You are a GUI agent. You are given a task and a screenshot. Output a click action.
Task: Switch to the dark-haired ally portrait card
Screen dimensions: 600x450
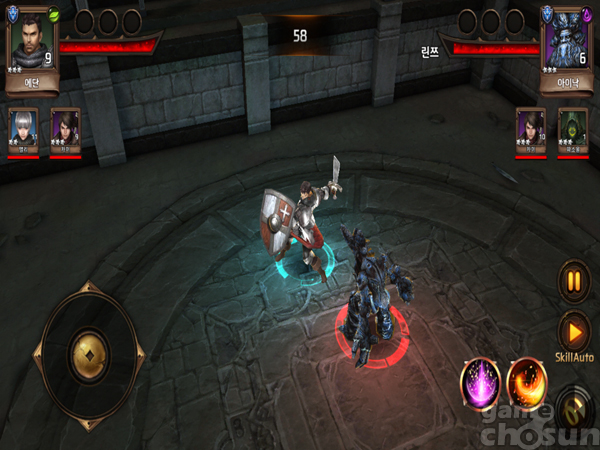coord(65,130)
